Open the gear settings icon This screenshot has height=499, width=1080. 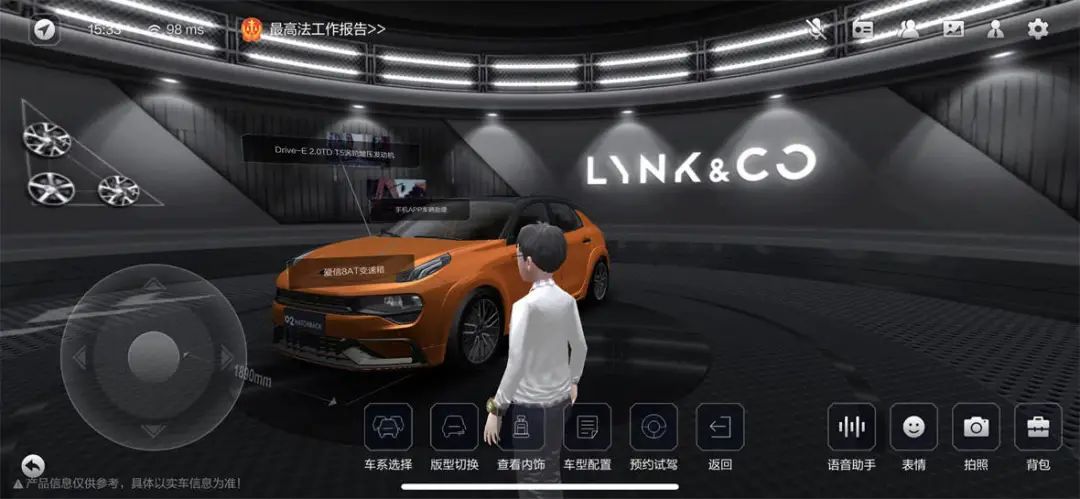click(1038, 29)
